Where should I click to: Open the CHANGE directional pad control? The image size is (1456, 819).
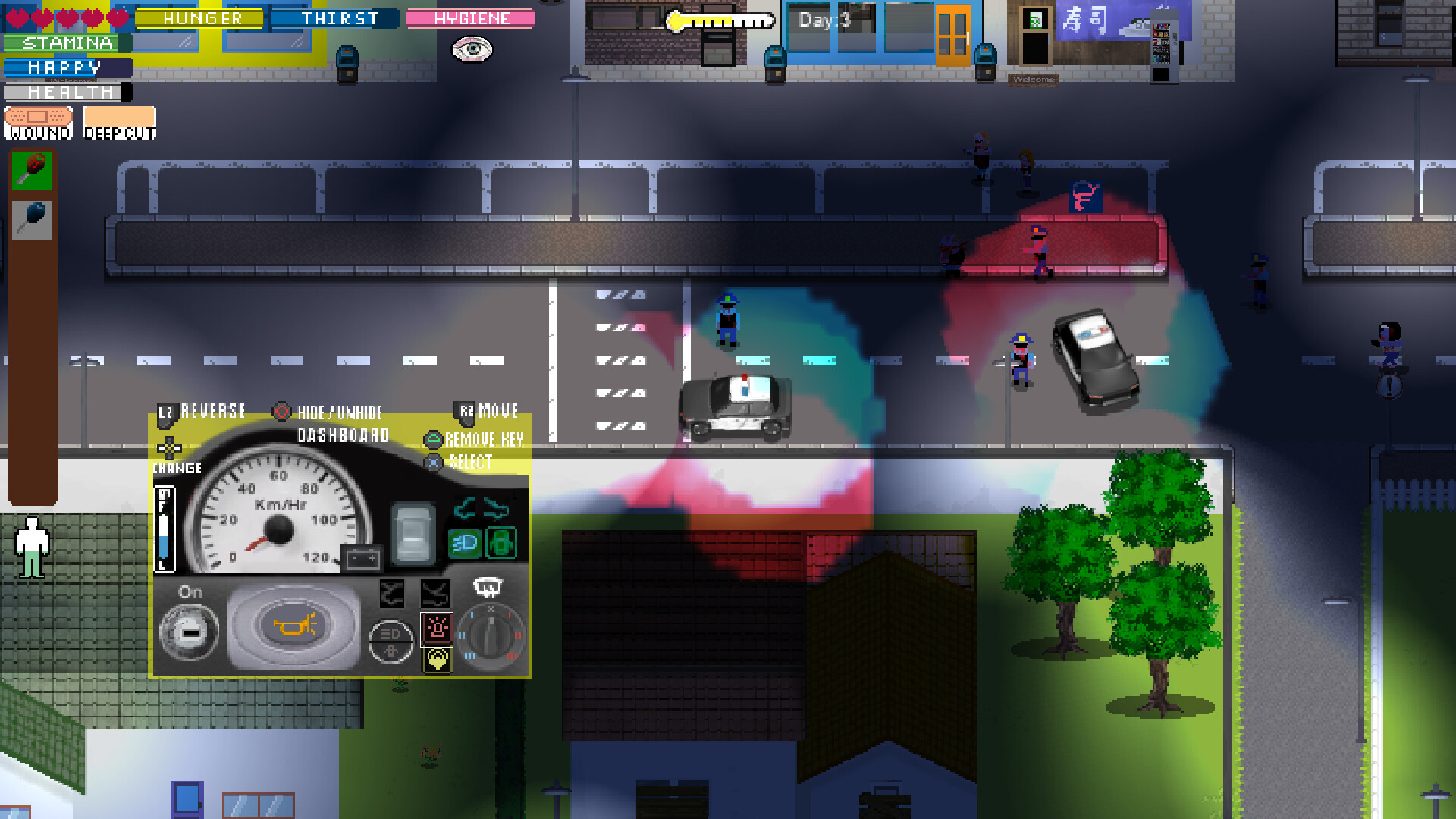click(x=169, y=450)
